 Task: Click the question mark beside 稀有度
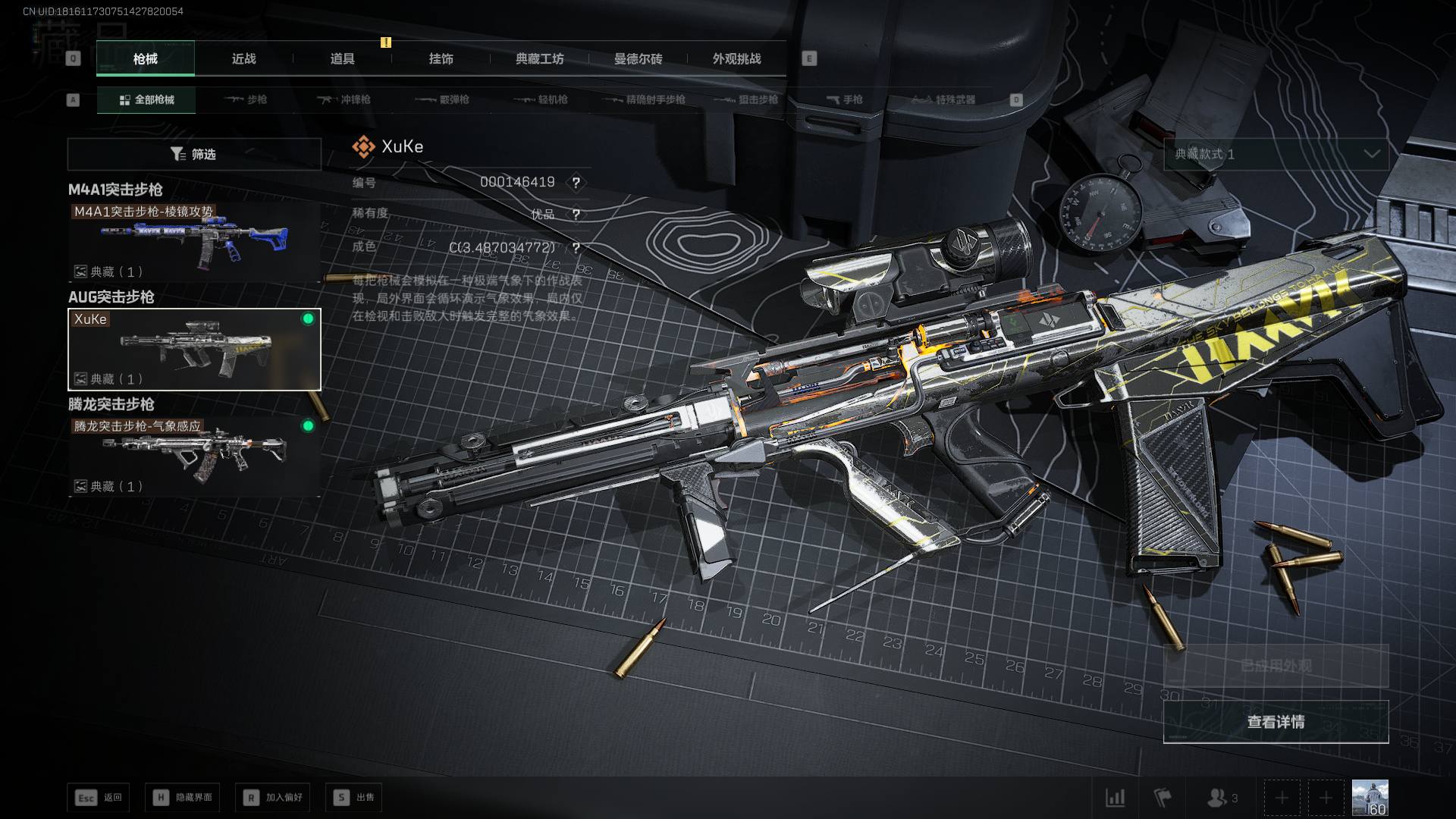(x=576, y=215)
